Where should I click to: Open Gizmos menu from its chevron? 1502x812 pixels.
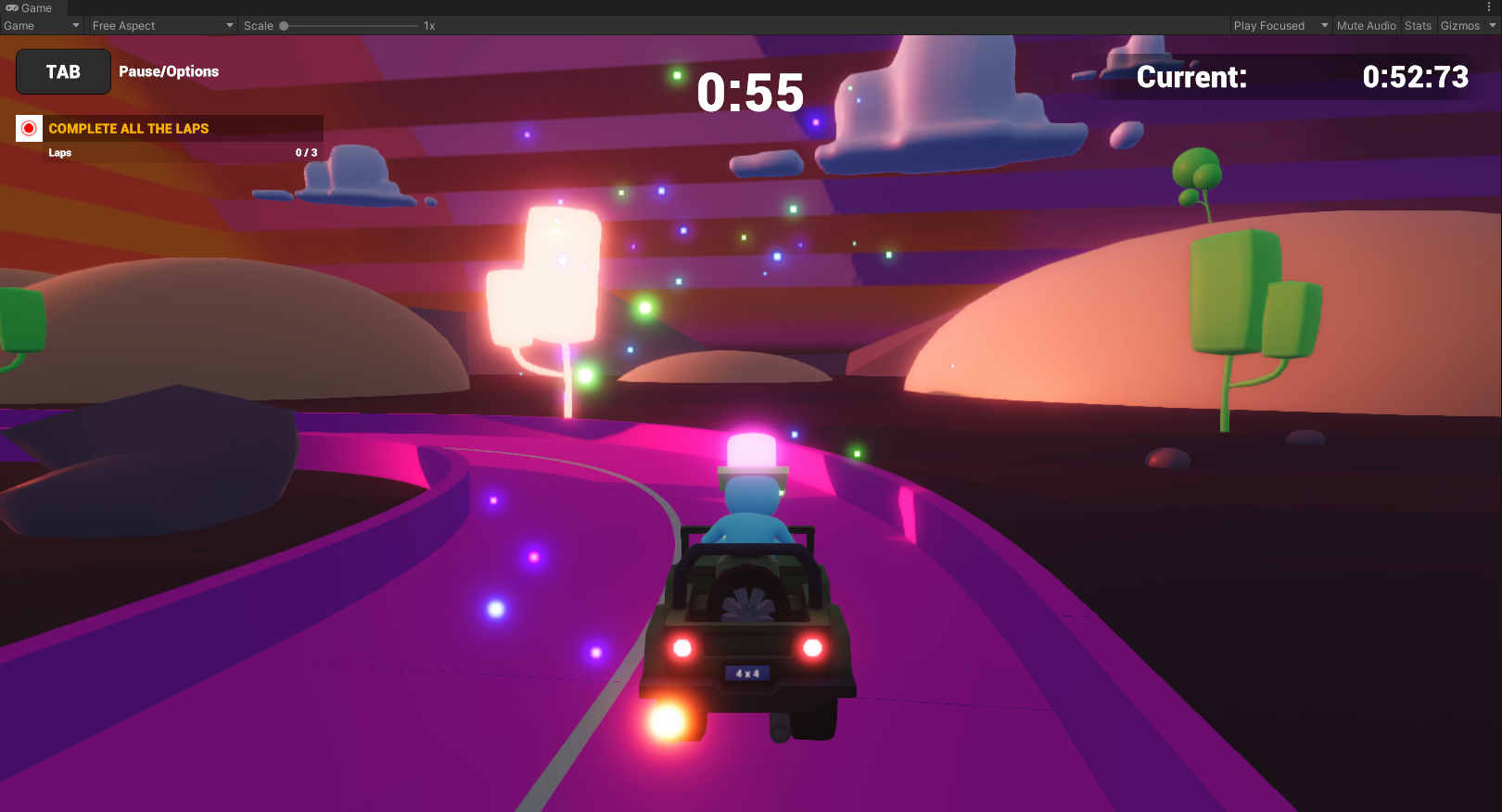point(1491,25)
